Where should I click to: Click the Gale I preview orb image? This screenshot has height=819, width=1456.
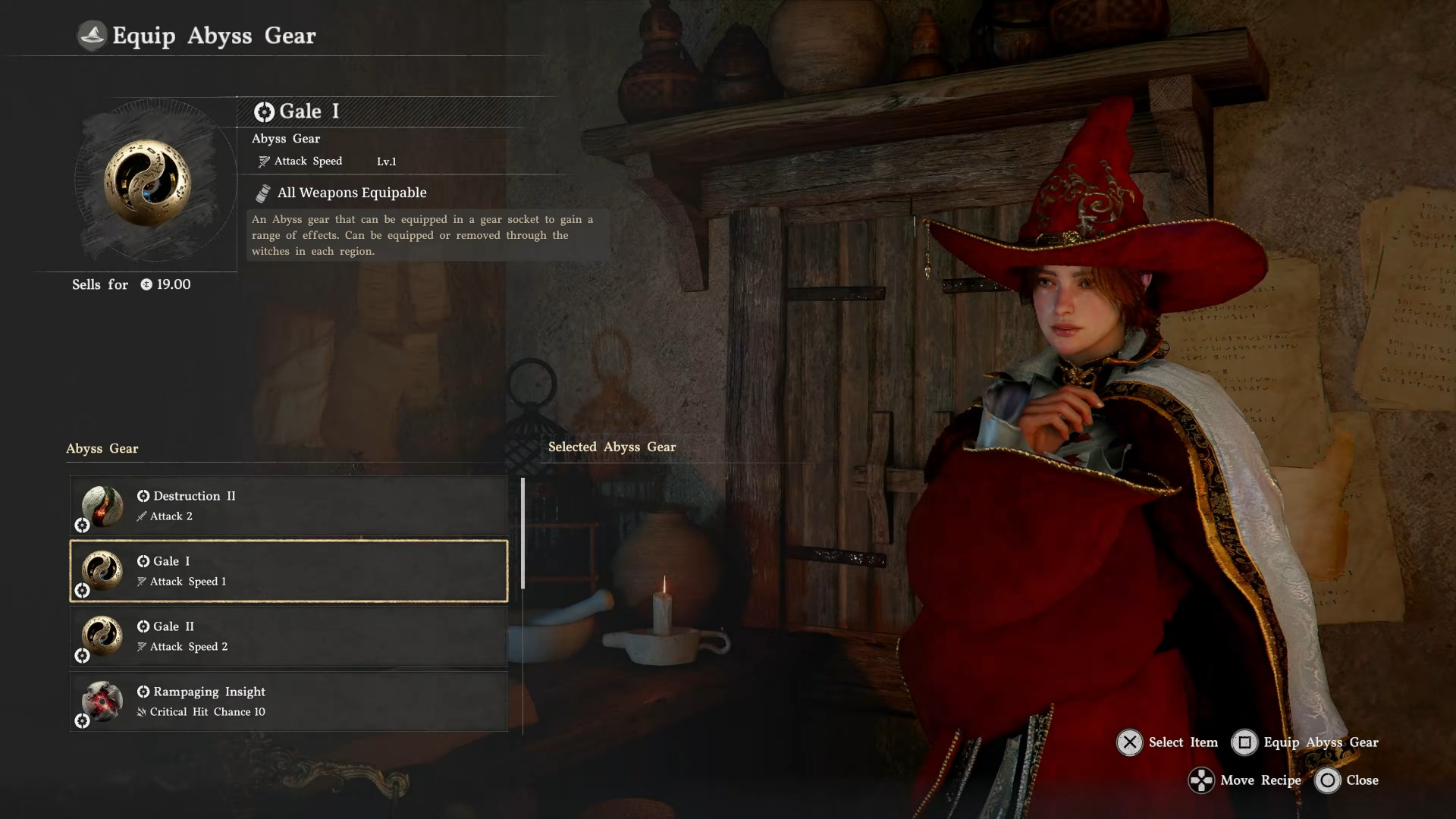(x=147, y=183)
